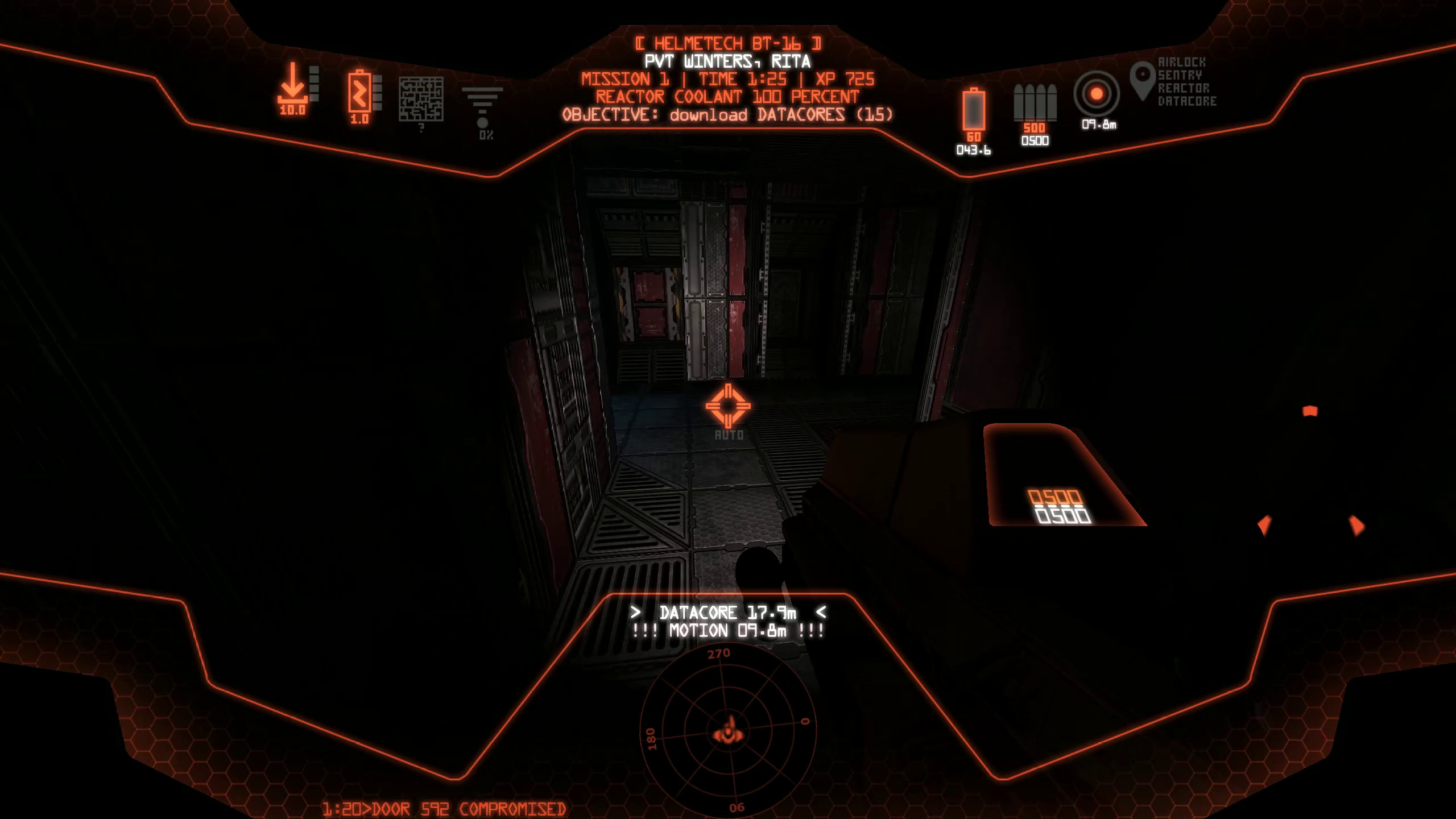Open the OBJECTIVE: download DATACORES entry

click(729, 115)
